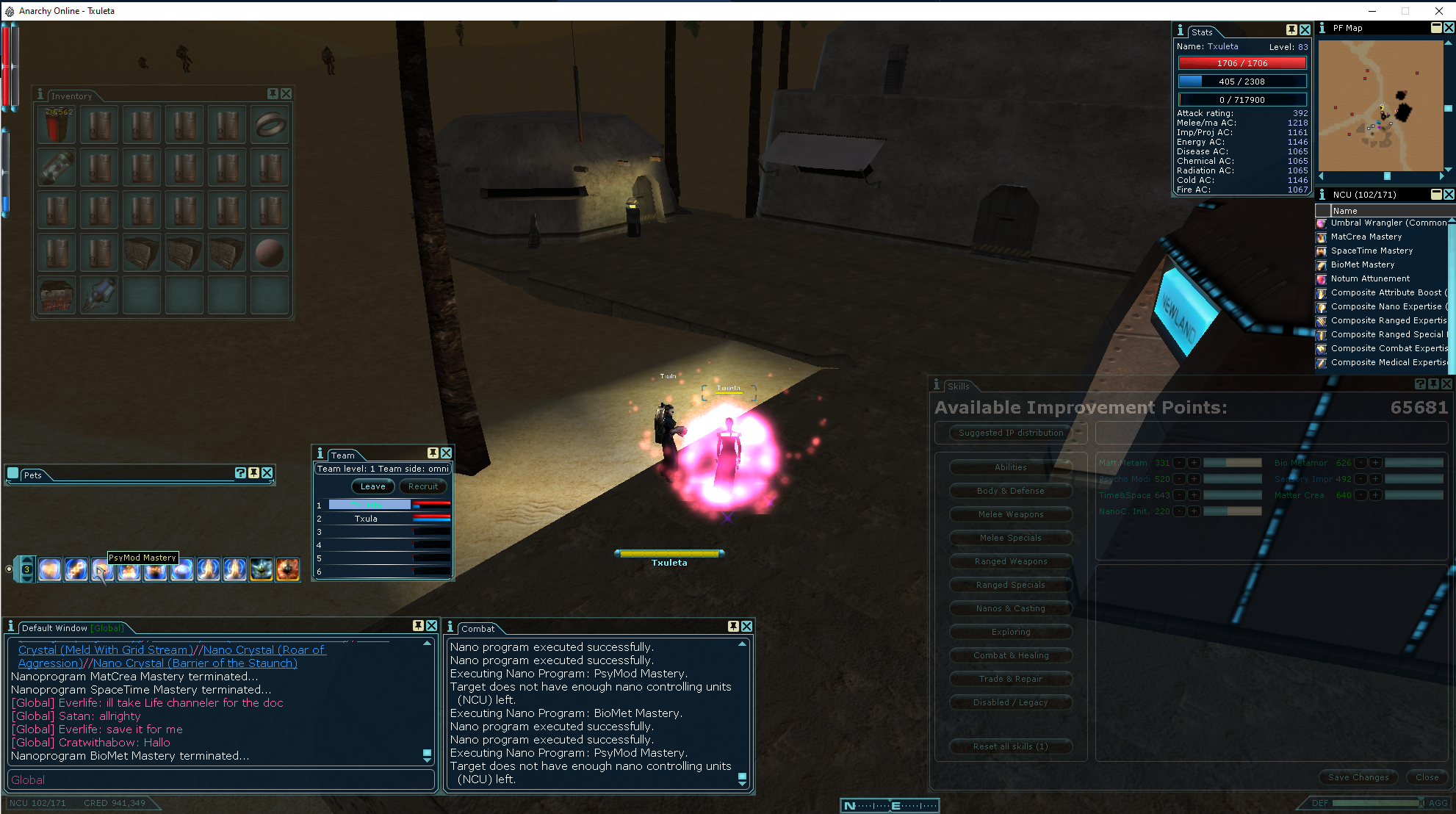Viewport: 1456px width, 814px height.
Task: Save Changes in the Skills window
Action: coord(1358,777)
